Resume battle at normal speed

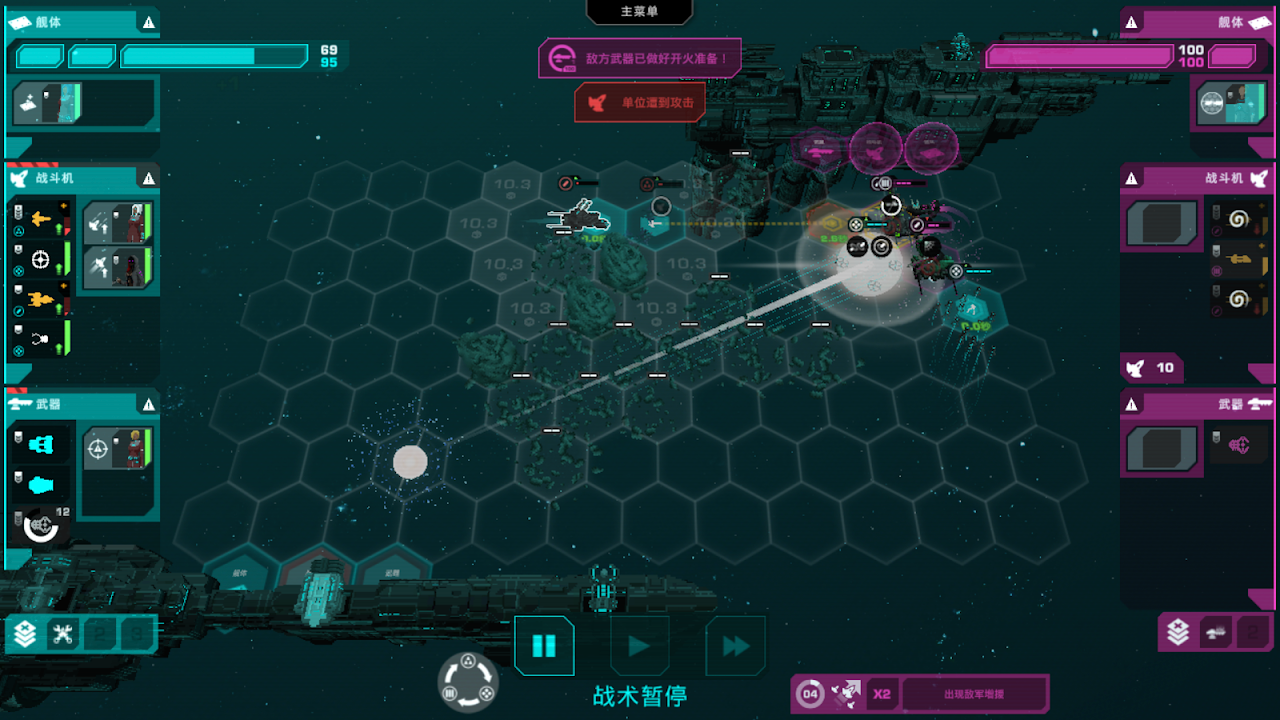pyautogui.click(x=640, y=646)
